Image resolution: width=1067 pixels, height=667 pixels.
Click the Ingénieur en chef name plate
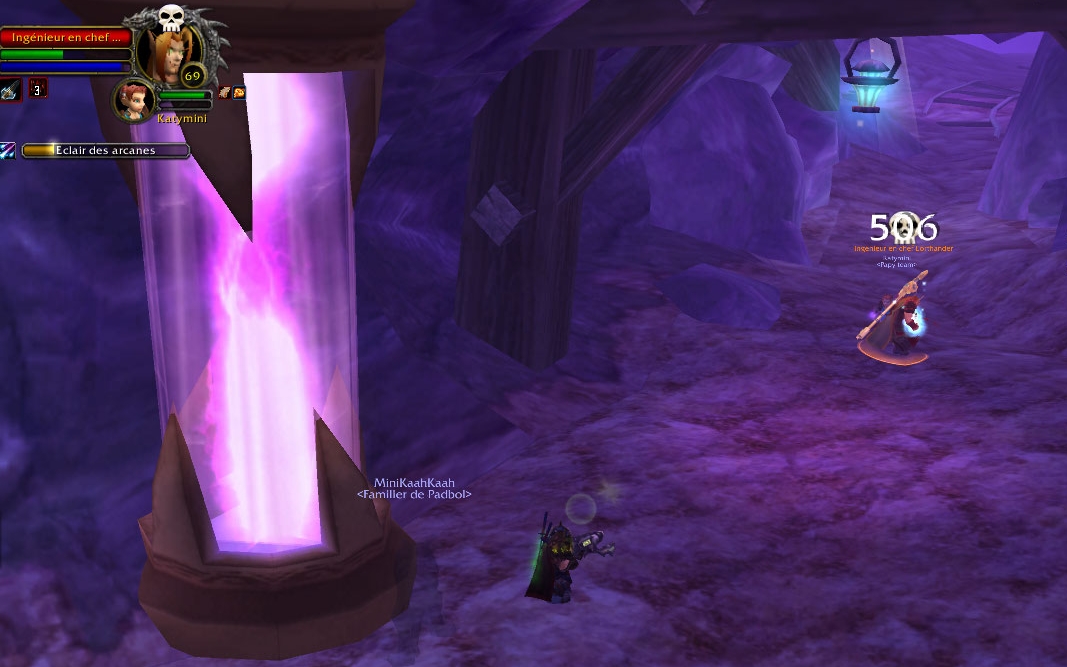pyautogui.click(x=66, y=37)
